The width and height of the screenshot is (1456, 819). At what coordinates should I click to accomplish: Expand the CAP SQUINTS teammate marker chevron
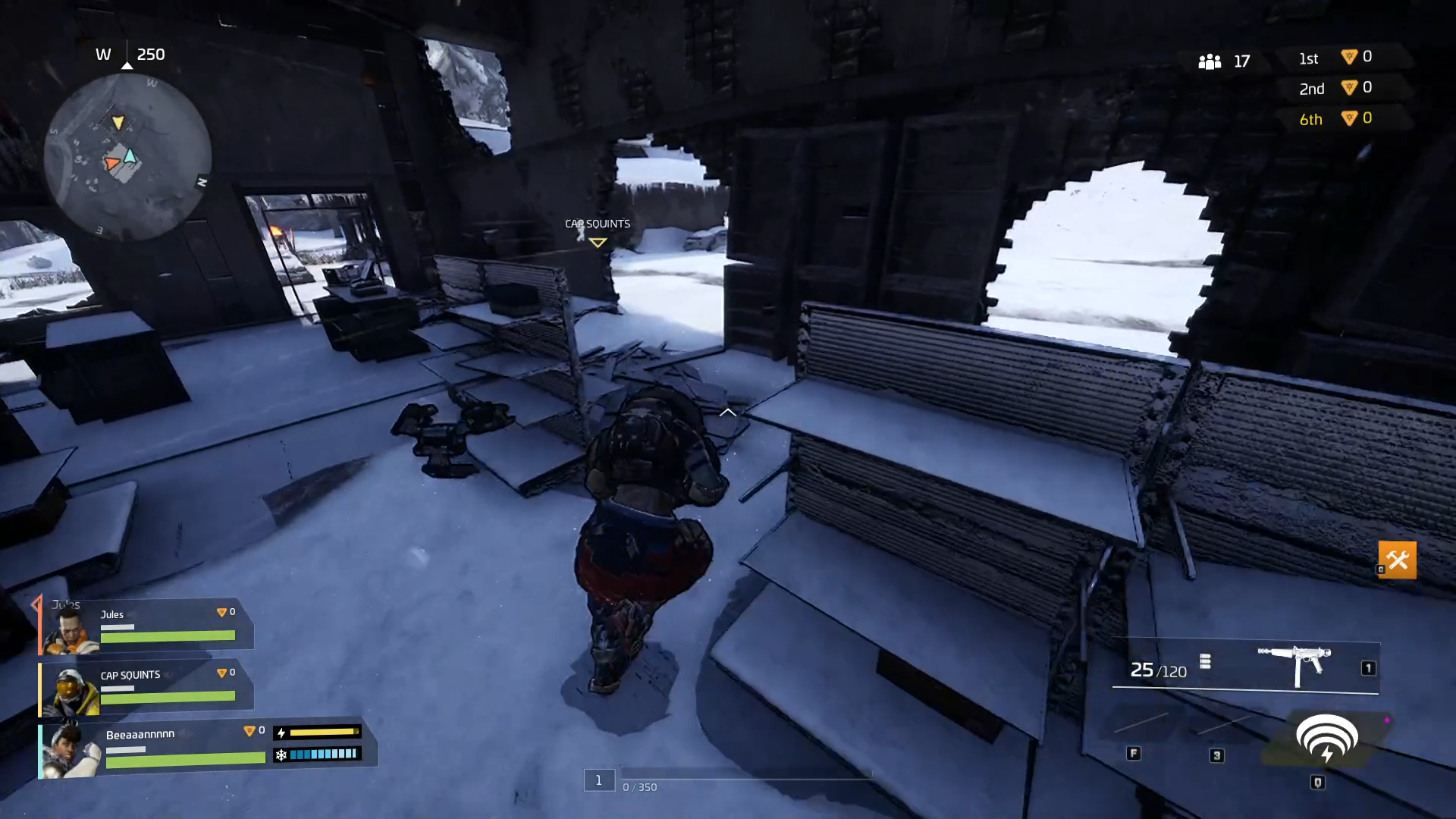pyautogui.click(x=598, y=241)
